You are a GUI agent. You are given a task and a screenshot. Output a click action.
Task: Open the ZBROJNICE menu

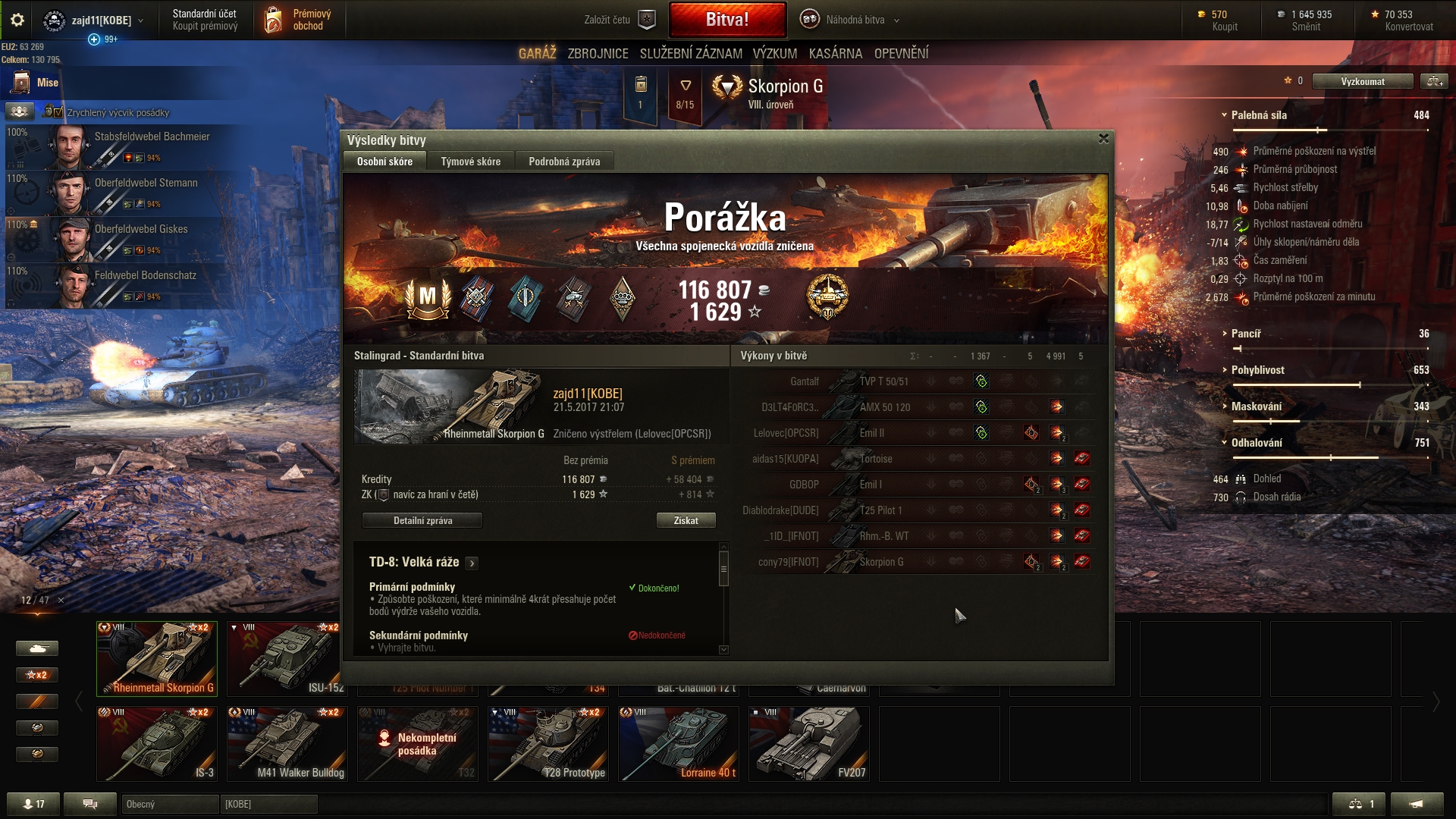pos(598,53)
